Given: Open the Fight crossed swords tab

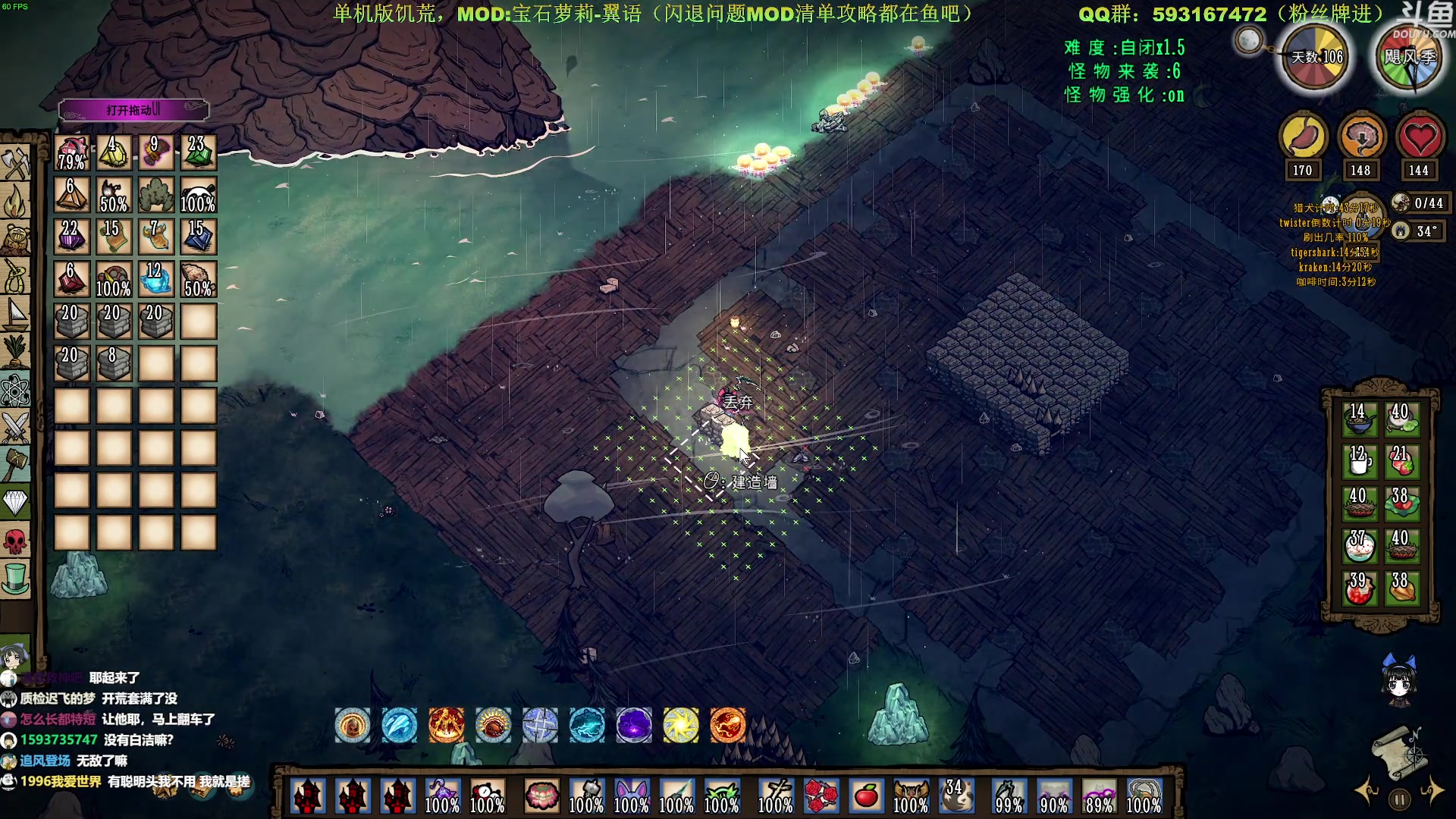Looking at the screenshot, I should coord(15,426).
